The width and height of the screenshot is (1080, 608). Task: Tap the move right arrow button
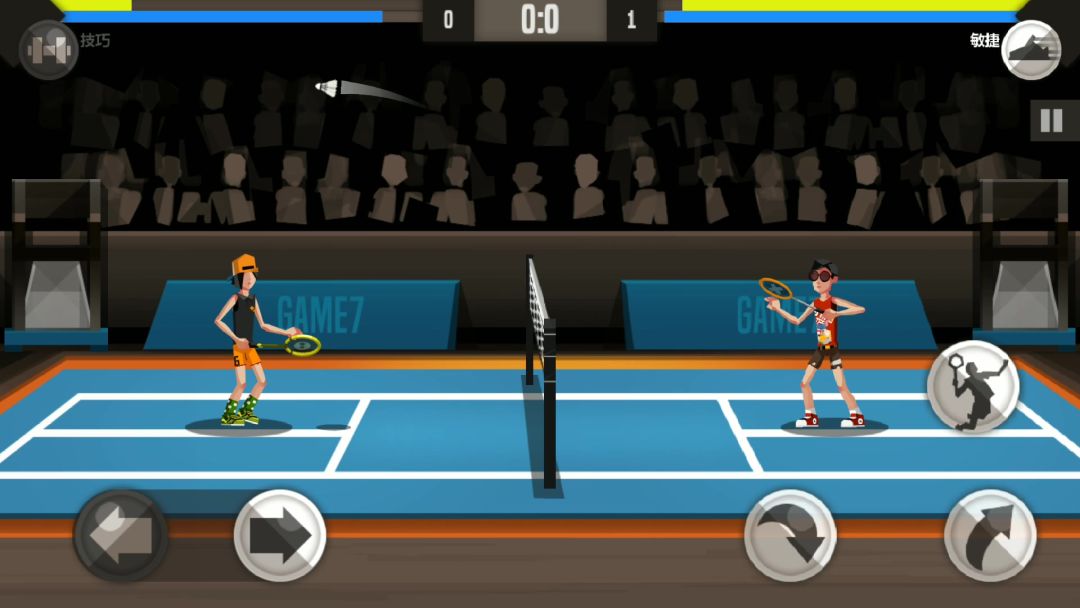[x=280, y=535]
